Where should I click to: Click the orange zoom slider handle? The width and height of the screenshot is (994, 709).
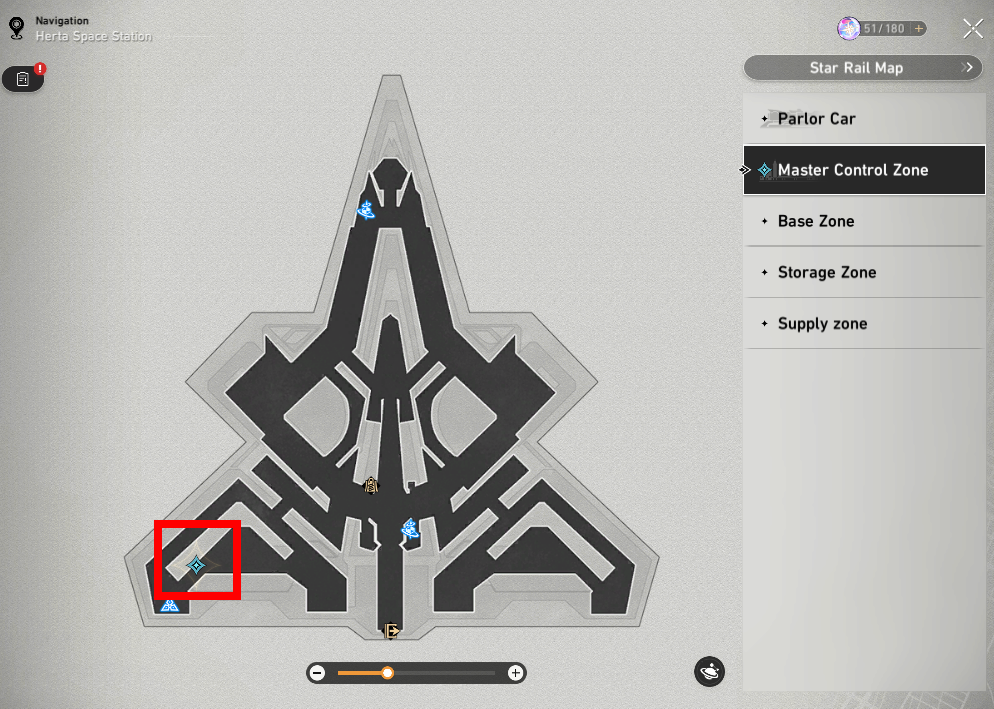(x=387, y=673)
